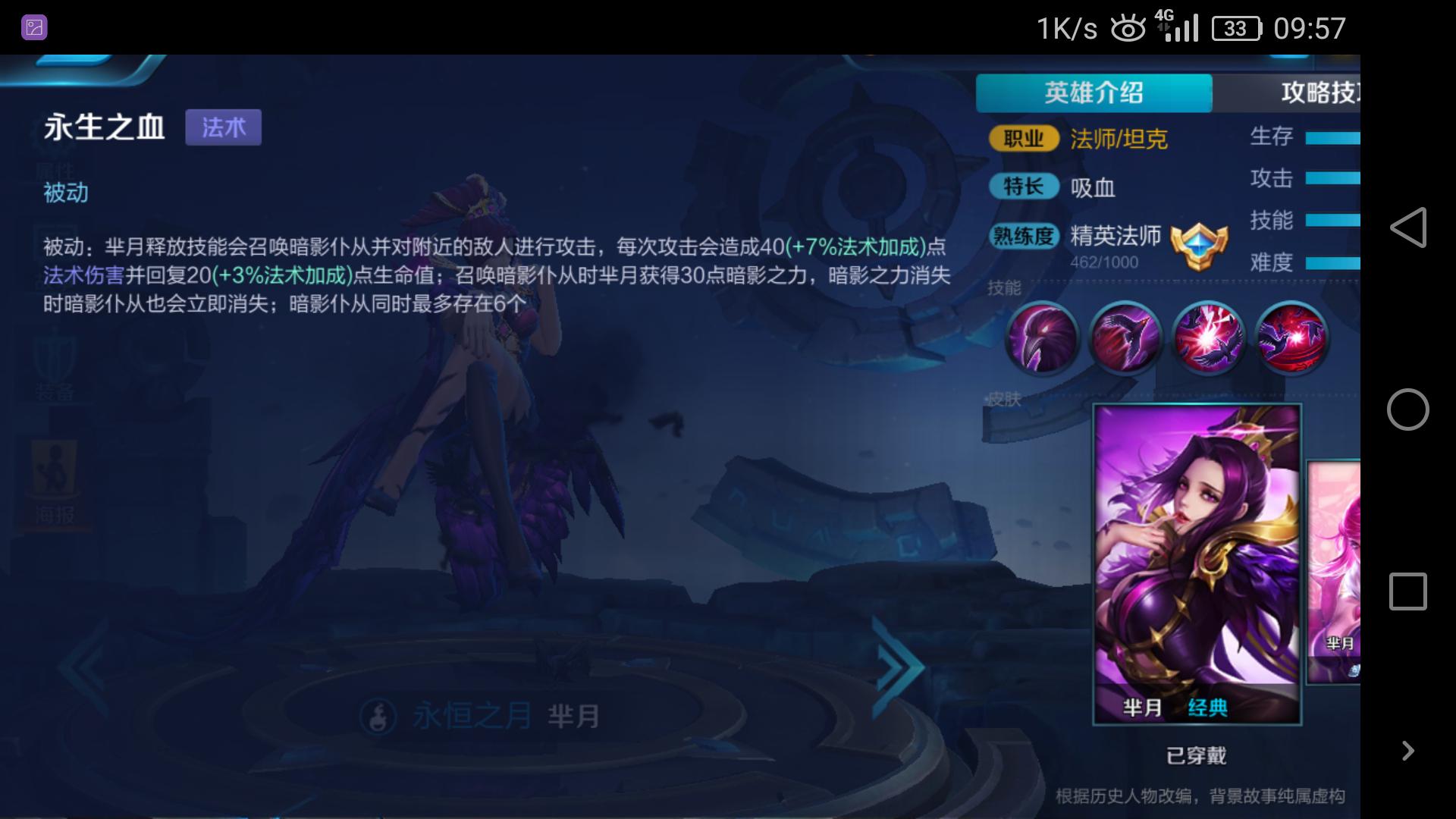Toggle the 法术 spell type label

[x=224, y=127]
